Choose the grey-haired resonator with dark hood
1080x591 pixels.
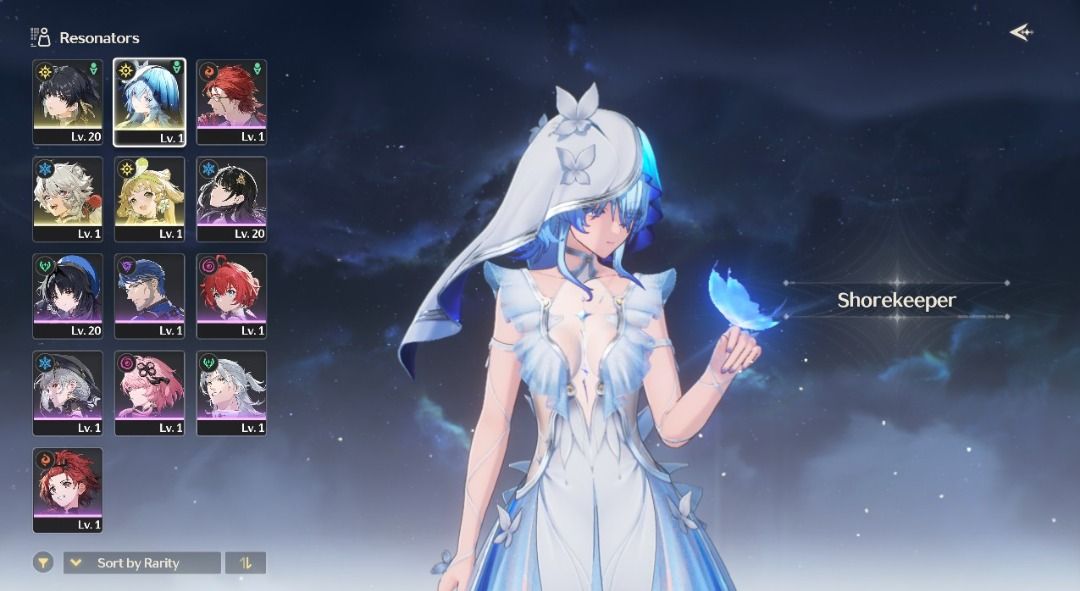coord(68,391)
